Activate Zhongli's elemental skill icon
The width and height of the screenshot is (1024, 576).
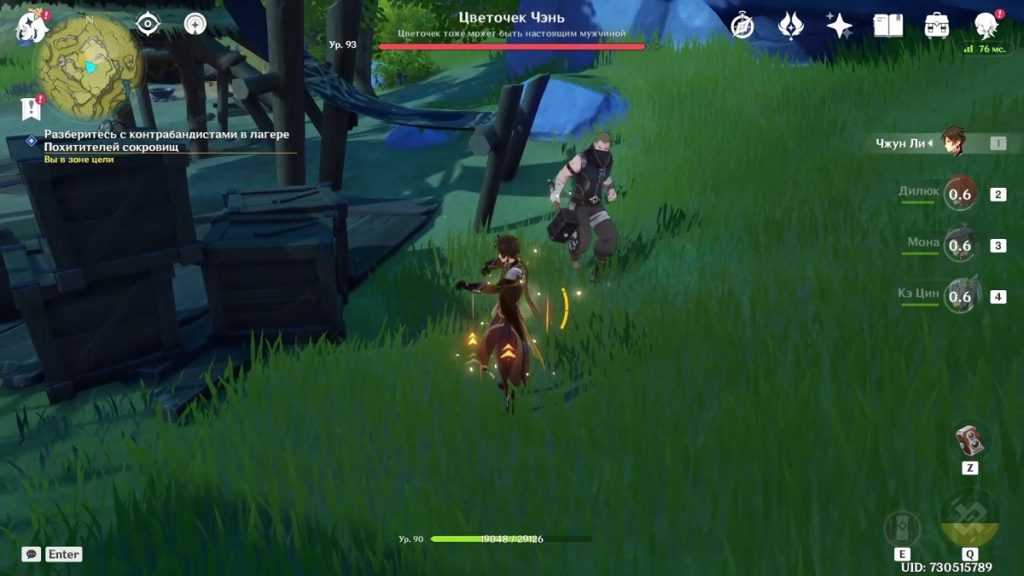point(902,528)
